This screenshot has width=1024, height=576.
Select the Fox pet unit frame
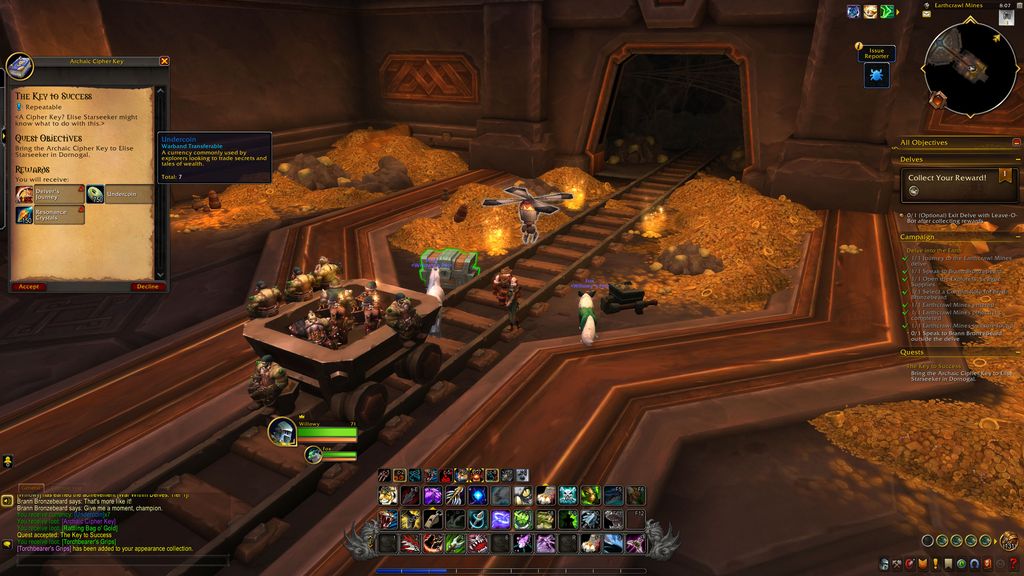pyautogui.click(x=314, y=455)
